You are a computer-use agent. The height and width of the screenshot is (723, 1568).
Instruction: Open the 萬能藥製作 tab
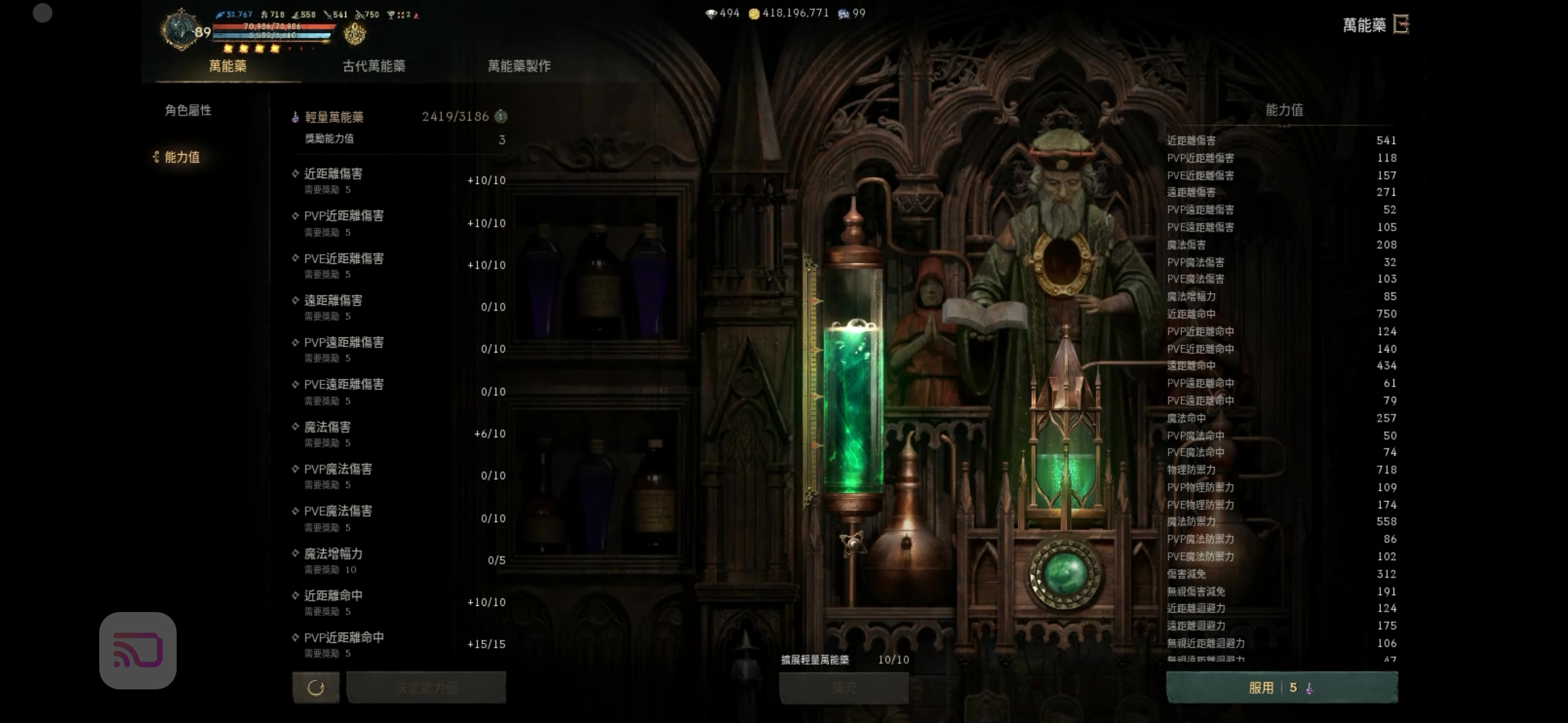coord(519,66)
